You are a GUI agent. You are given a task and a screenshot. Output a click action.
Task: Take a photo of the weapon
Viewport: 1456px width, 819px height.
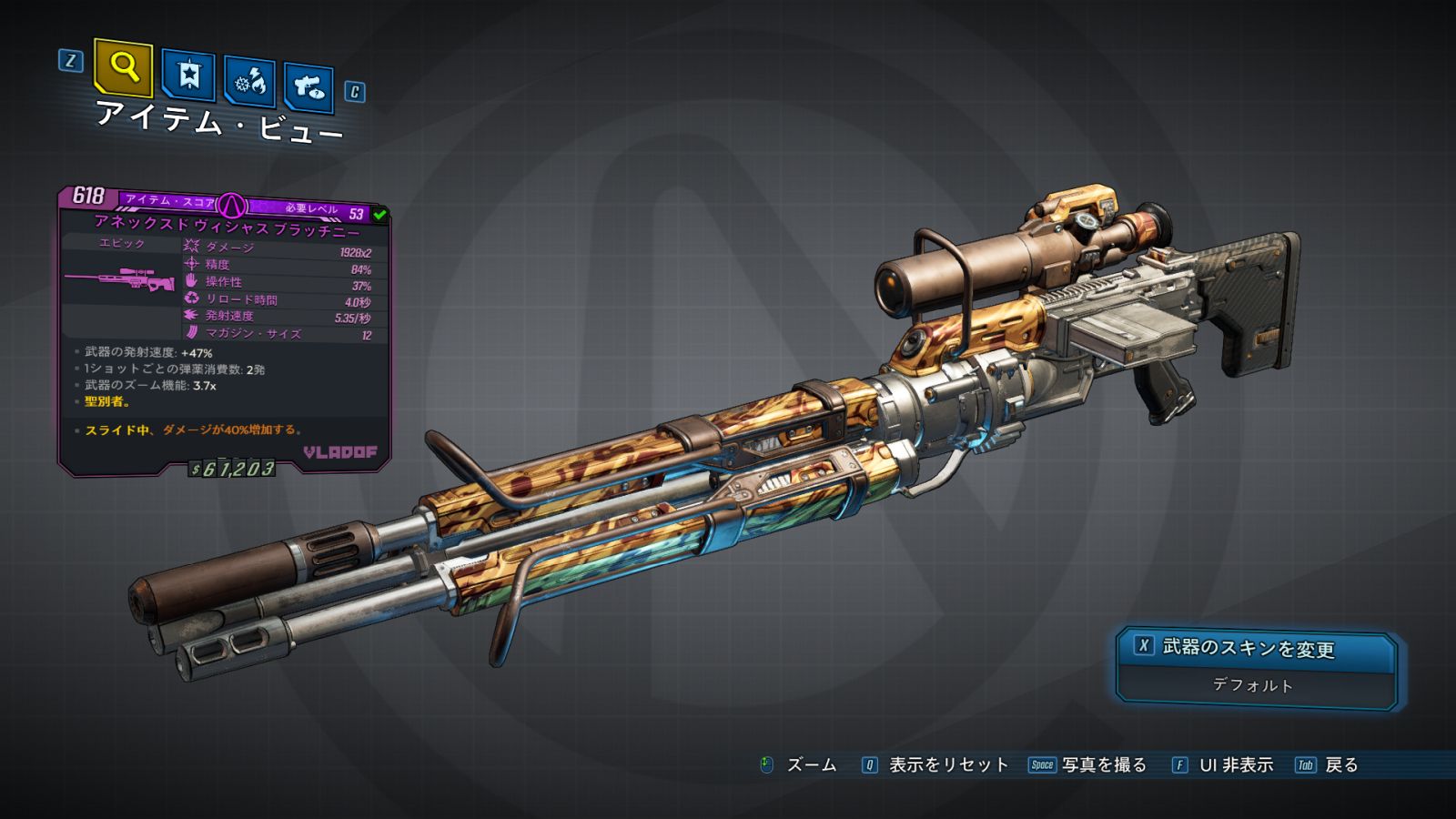(1088, 765)
